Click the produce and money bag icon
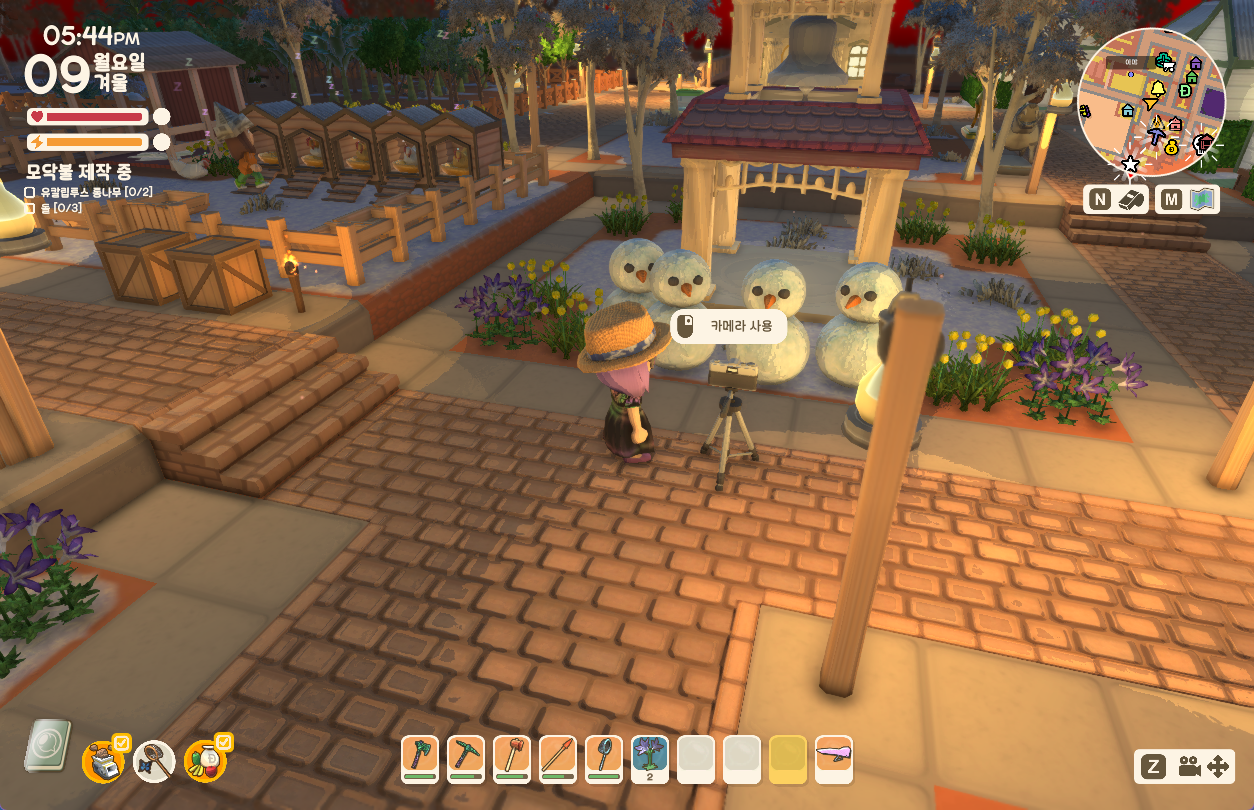The height and width of the screenshot is (810, 1254). tap(205, 761)
